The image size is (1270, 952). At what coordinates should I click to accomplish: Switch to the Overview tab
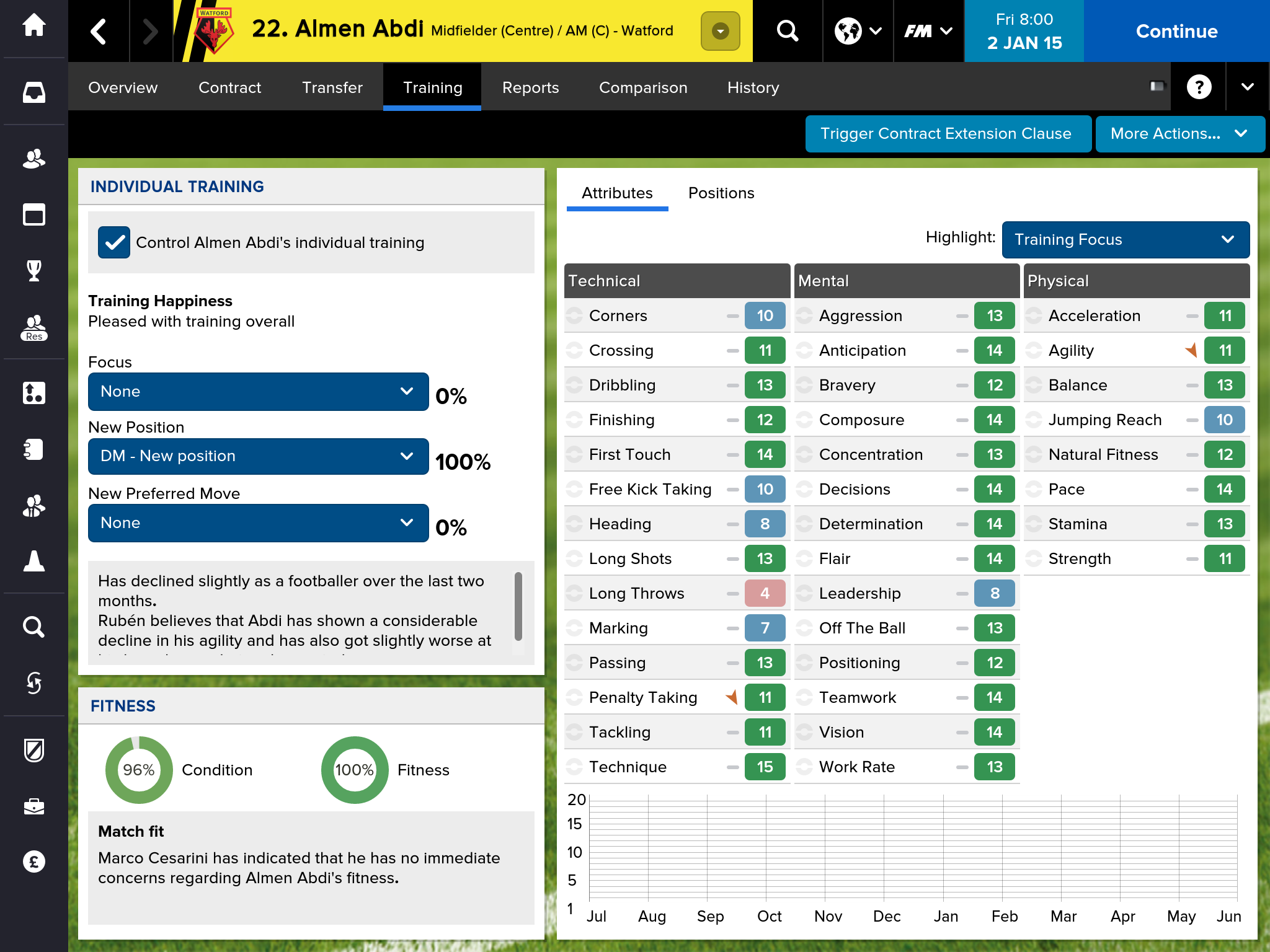[x=123, y=87]
